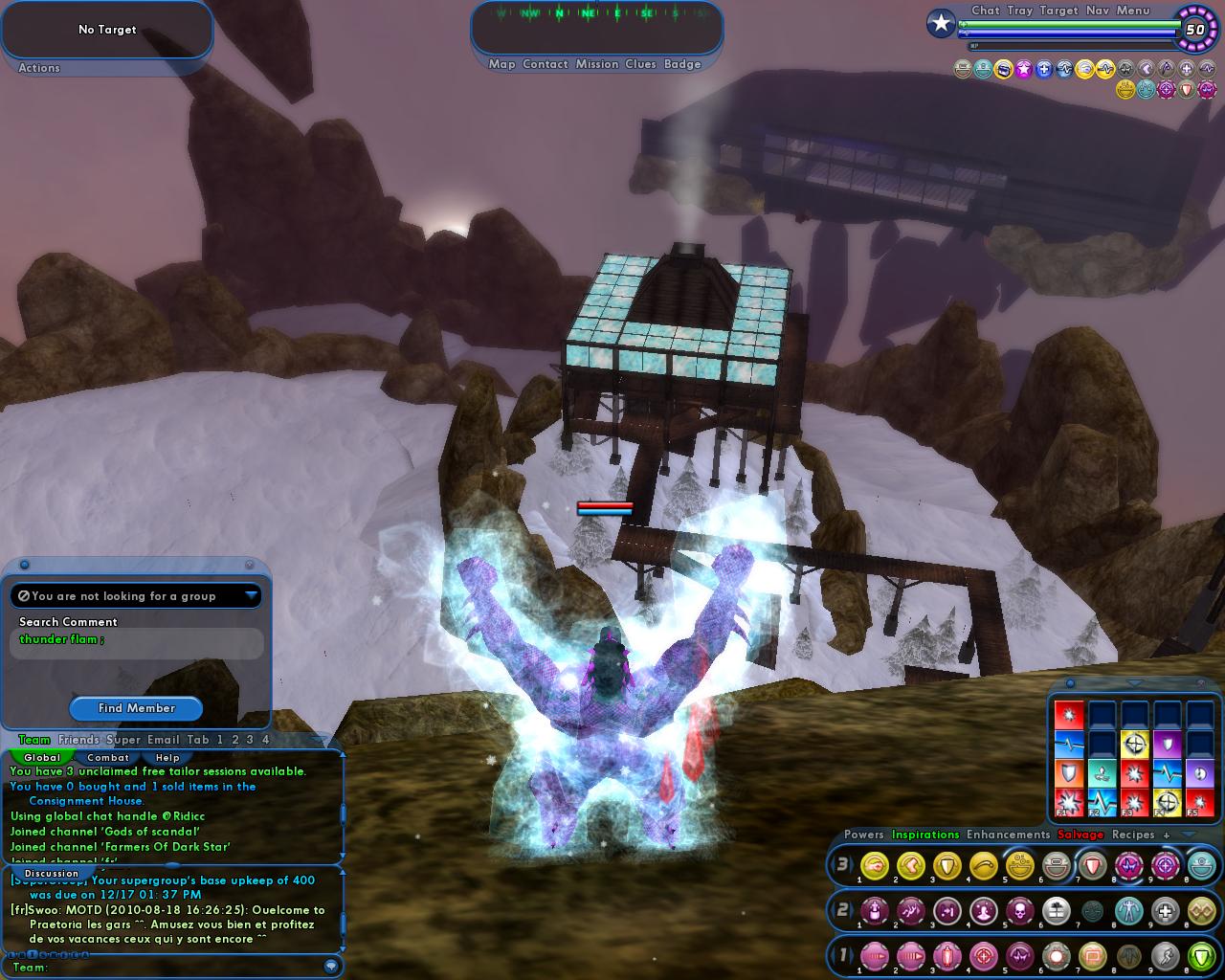The image size is (1225, 980).
Task: Open the Recipes window
Action: tap(1133, 835)
